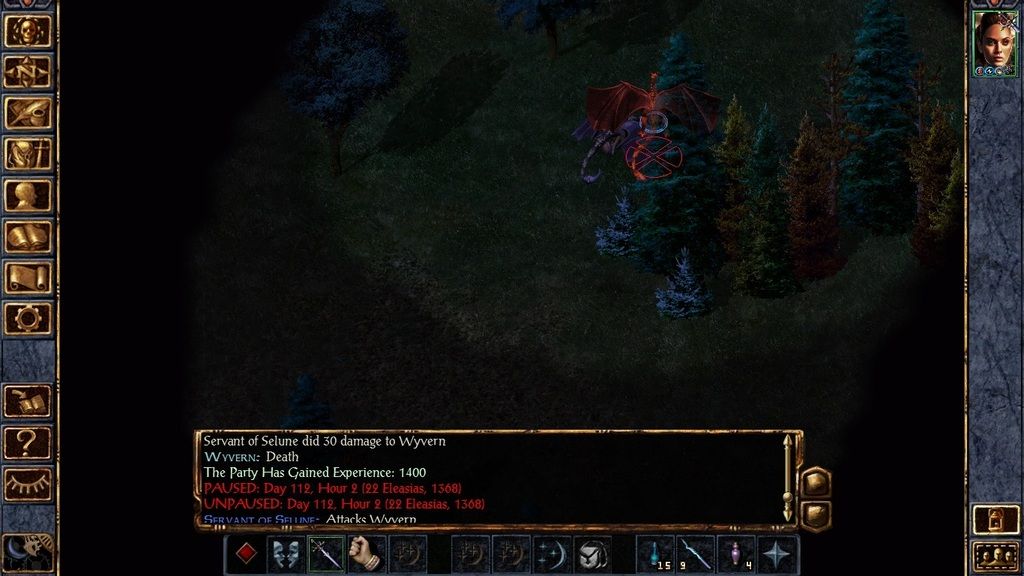Select all party members button
The image size is (1024, 576).
996,555
